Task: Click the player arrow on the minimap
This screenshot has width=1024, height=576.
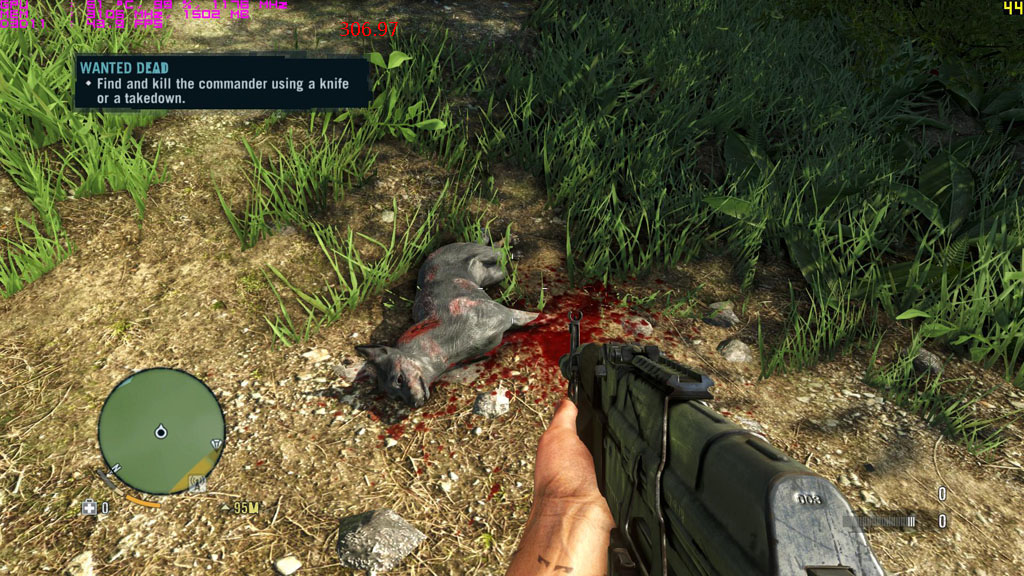Action: coord(161,432)
